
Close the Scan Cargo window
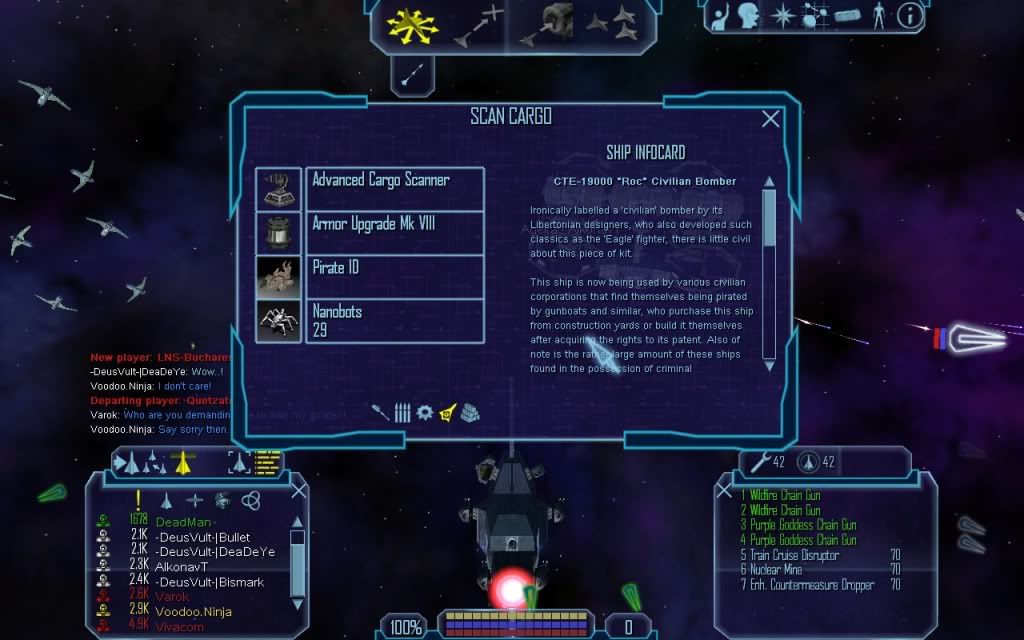pos(771,119)
